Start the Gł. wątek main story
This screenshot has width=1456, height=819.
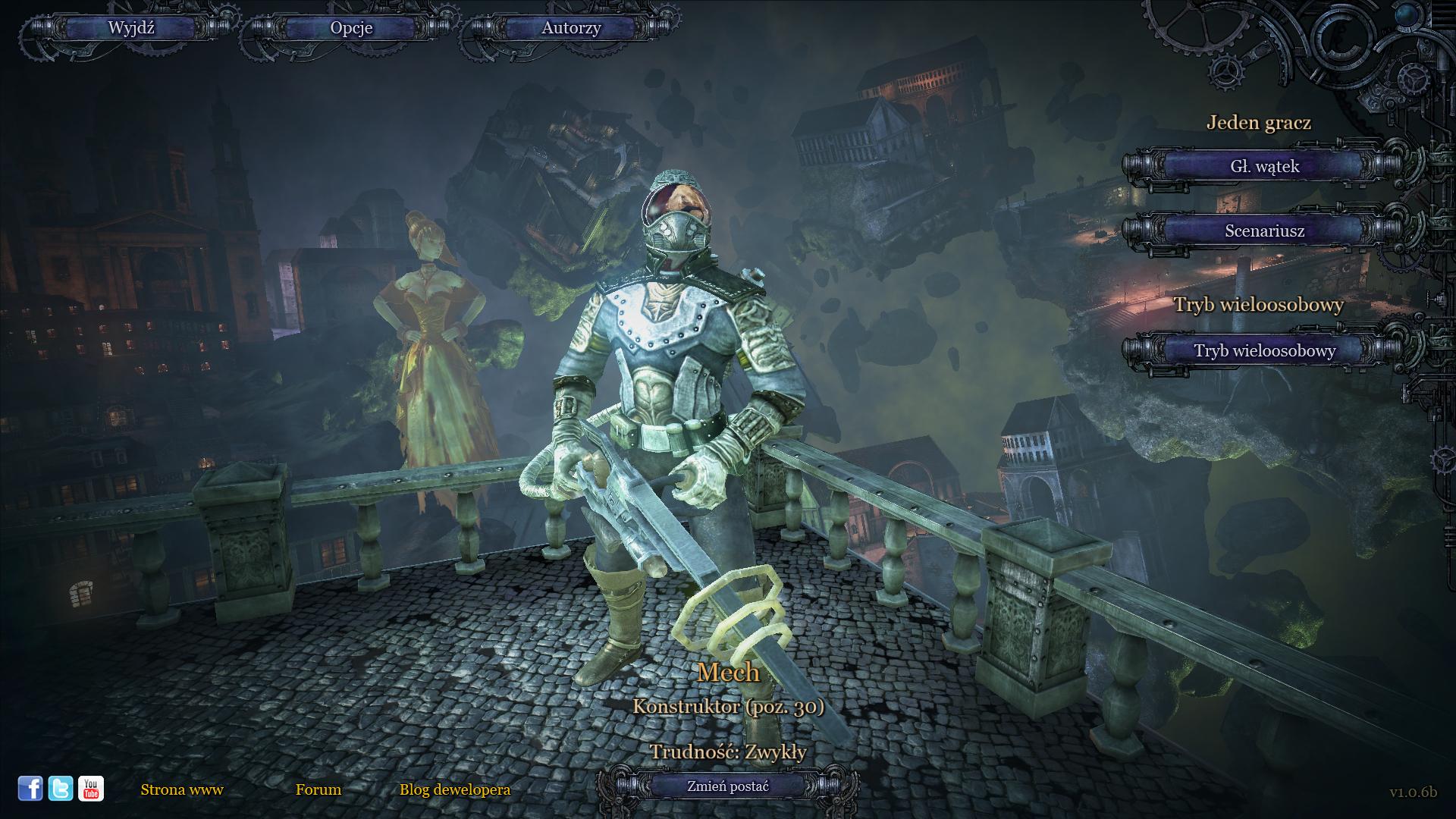tap(1264, 166)
